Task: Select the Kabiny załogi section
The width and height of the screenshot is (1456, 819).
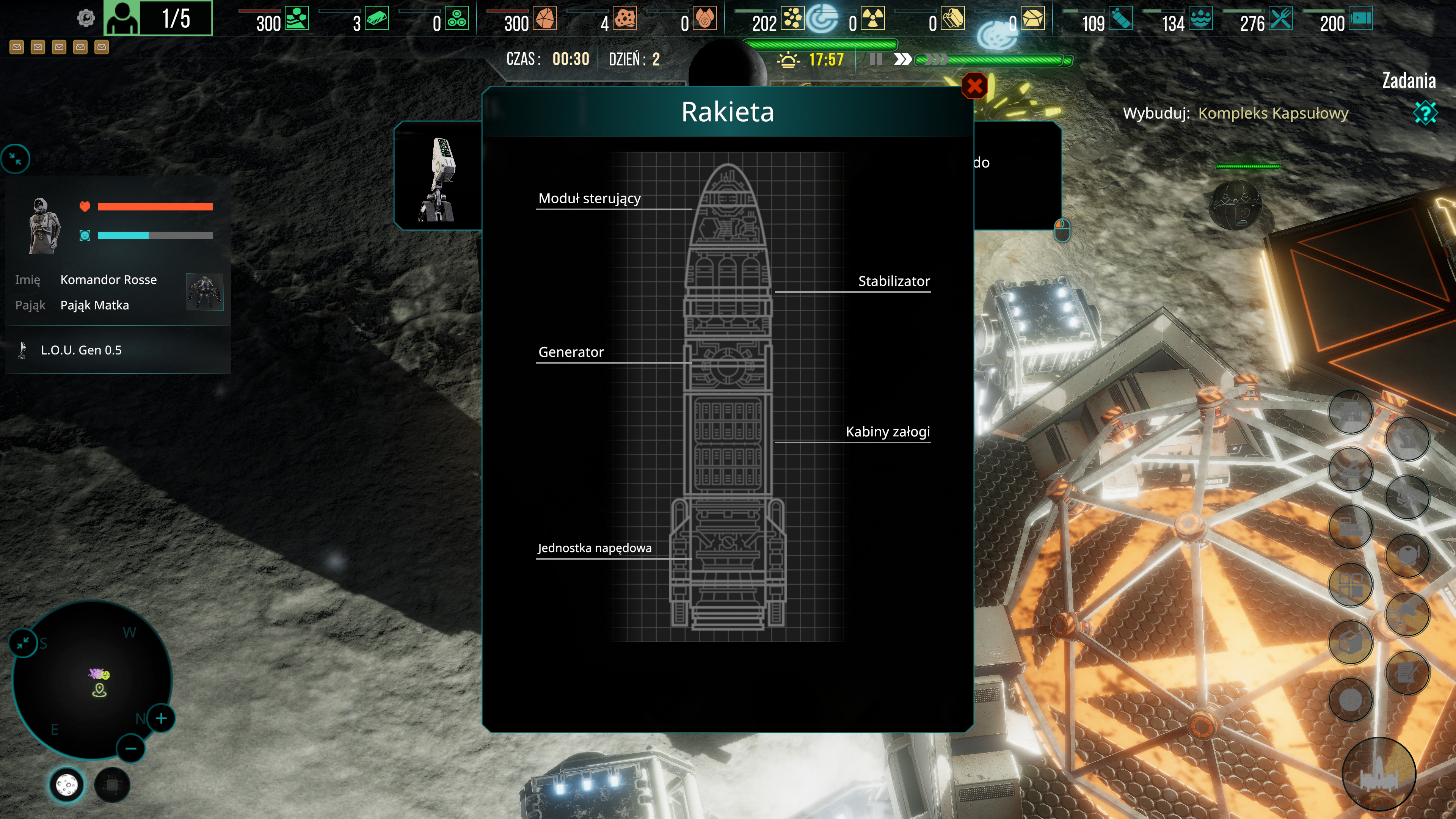Action: point(887,432)
